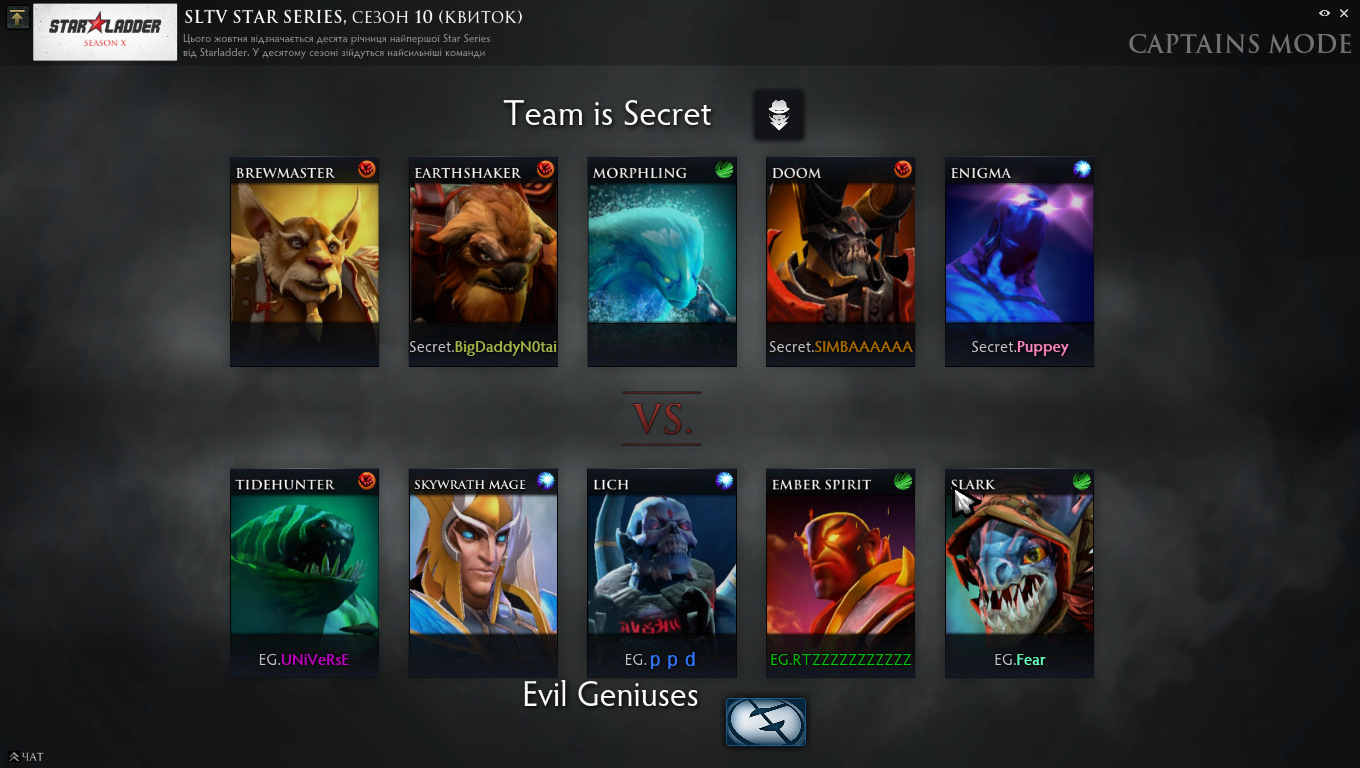Select BigDaddyN0tail's Earthshaker card
The height and width of the screenshot is (768, 1360).
point(483,261)
